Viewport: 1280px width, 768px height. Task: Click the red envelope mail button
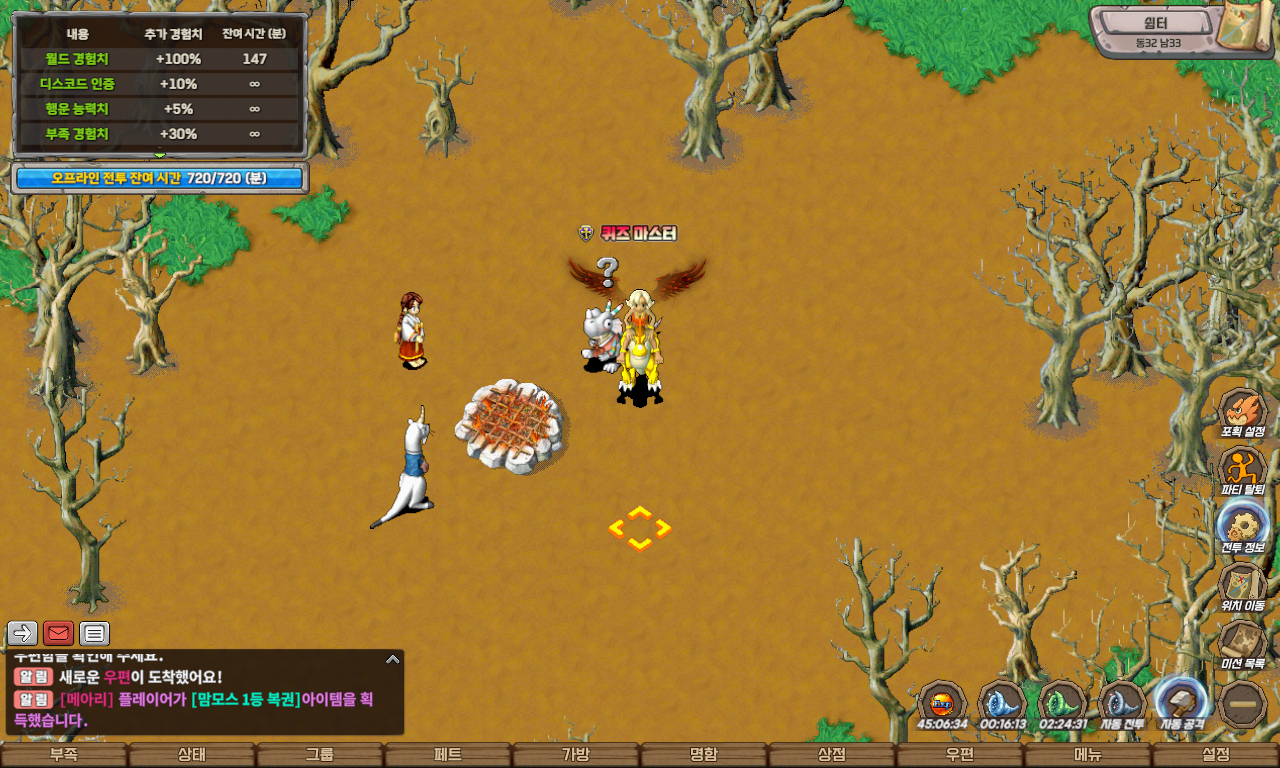(x=58, y=633)
